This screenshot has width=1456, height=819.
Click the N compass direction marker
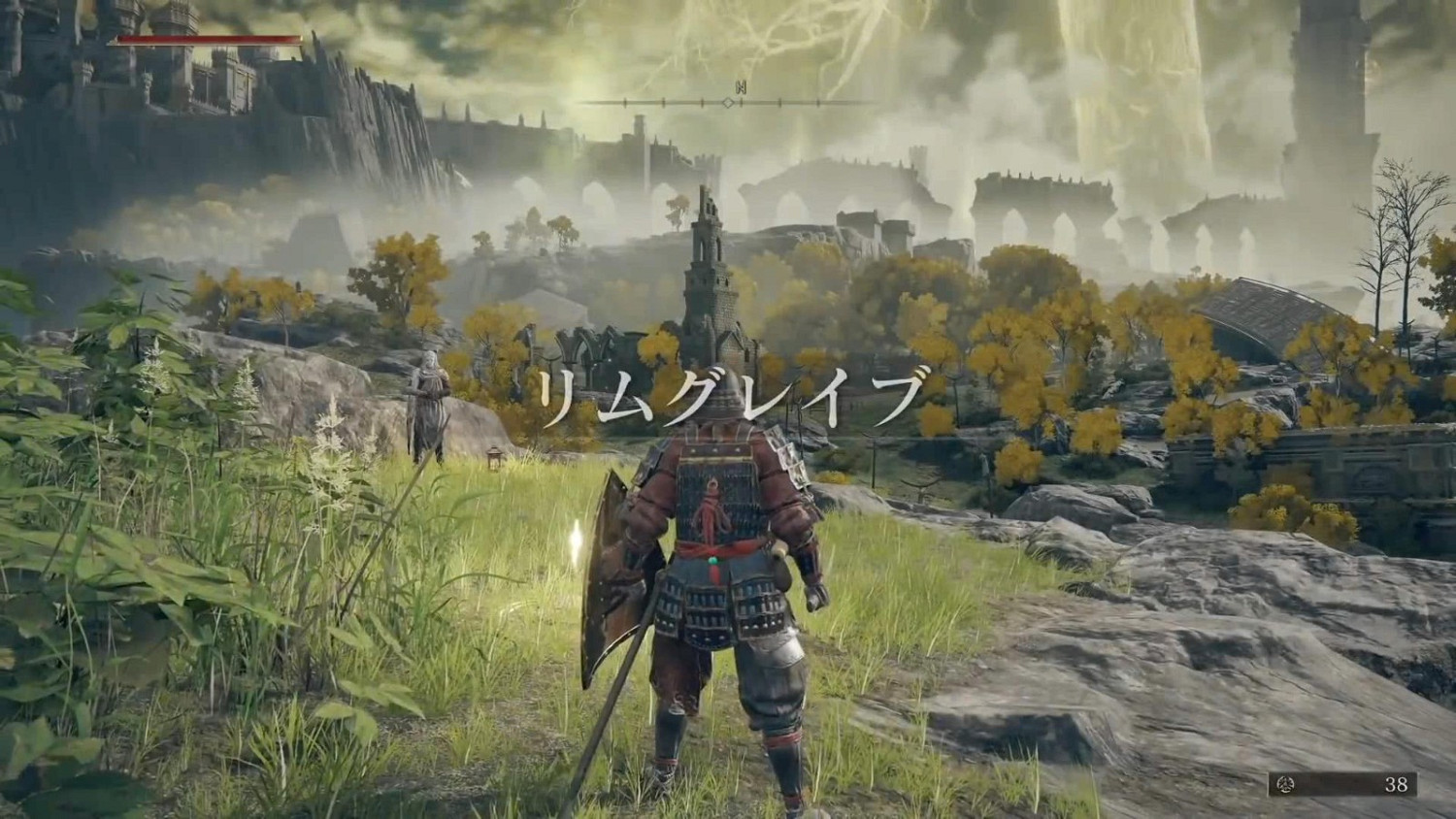point(743,87)
